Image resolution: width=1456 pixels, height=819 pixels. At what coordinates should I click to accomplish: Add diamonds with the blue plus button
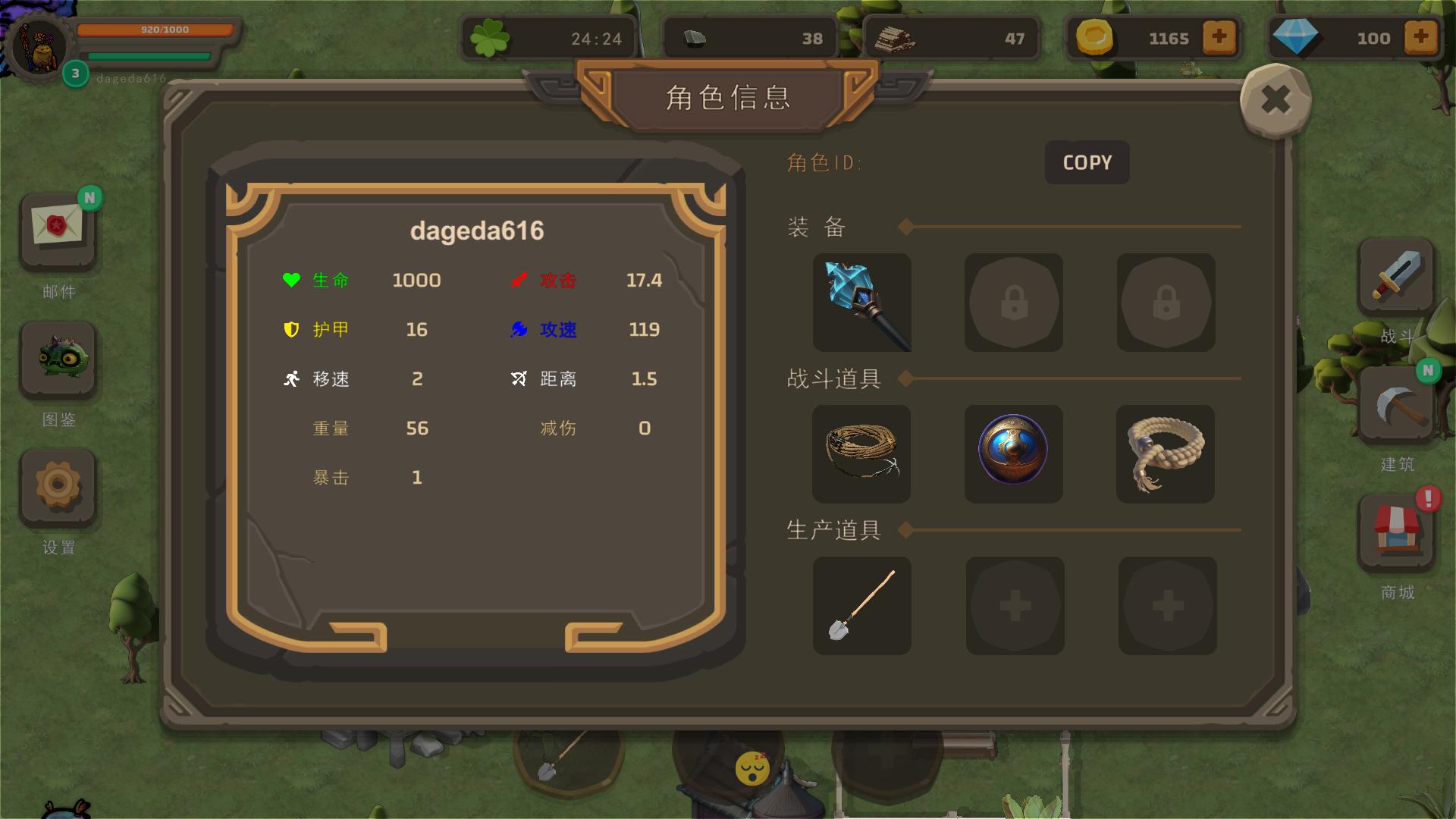pos(1421,37)
